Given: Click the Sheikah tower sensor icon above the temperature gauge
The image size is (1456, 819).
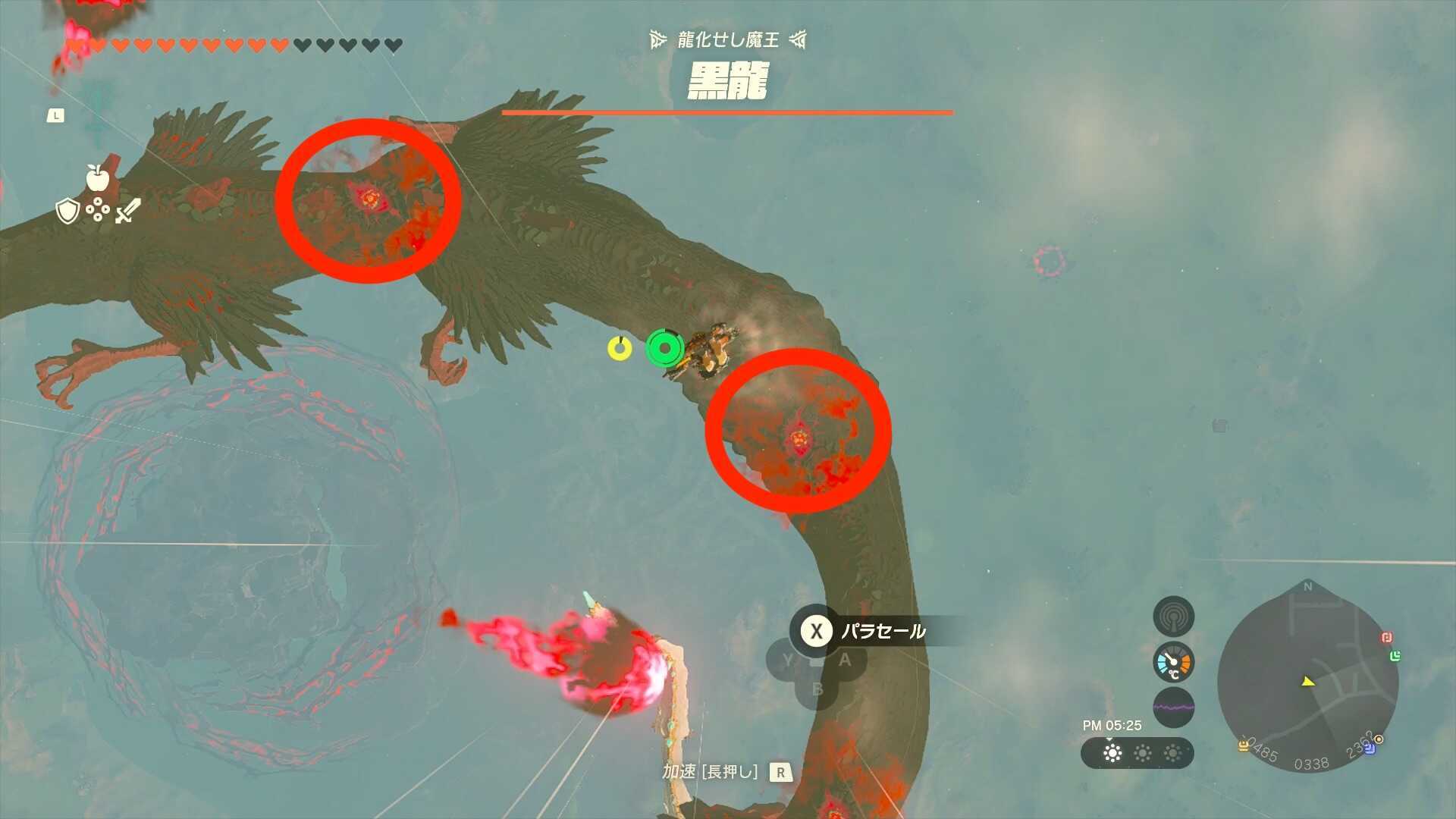Looking at the screenshot, I should (x=1174, y=616).
